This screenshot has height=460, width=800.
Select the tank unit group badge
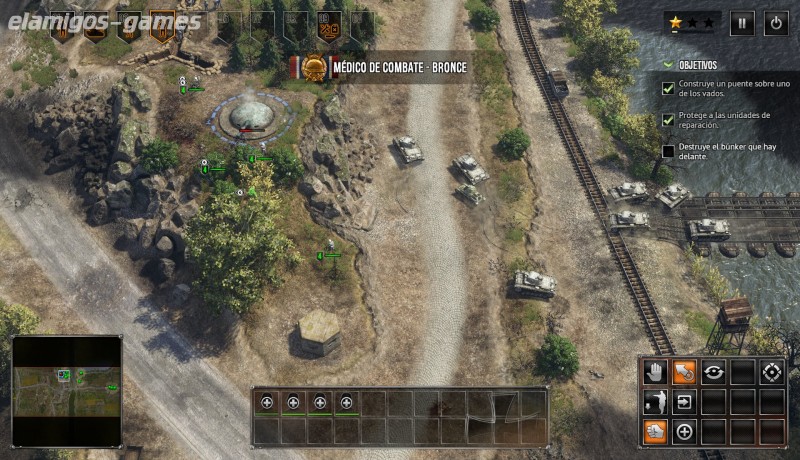pyautogui.click(x=97, y=26)
